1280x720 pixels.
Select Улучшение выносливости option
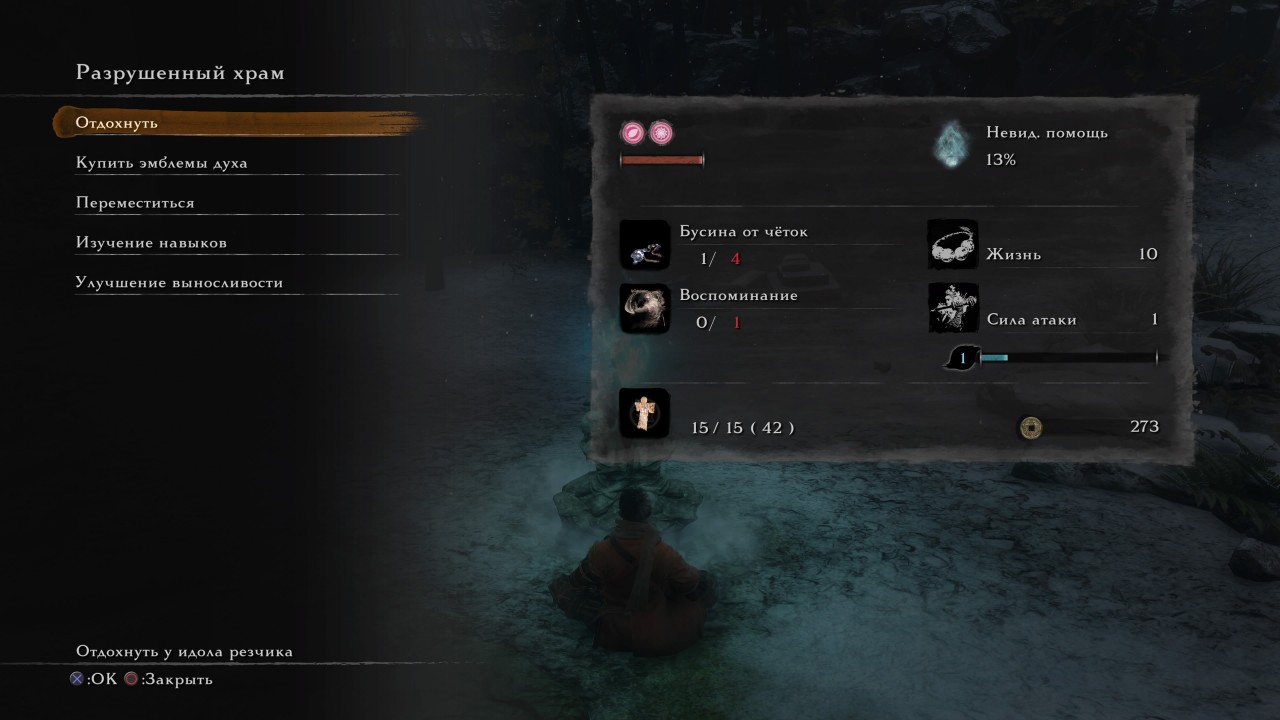pyautogui.click(x=178, y=282)
